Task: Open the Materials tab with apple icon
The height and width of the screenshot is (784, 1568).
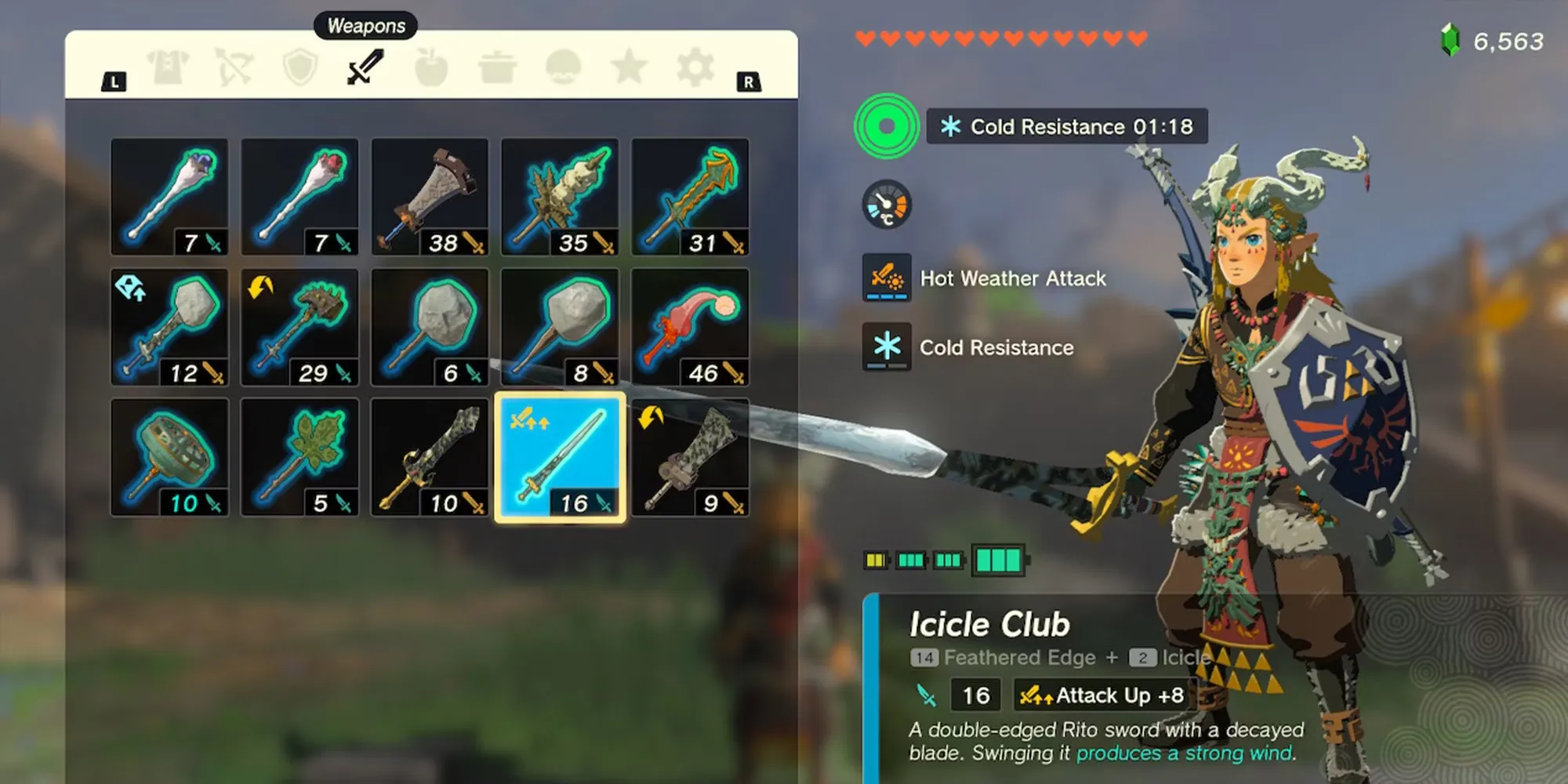Action: [x=430, y=68]
